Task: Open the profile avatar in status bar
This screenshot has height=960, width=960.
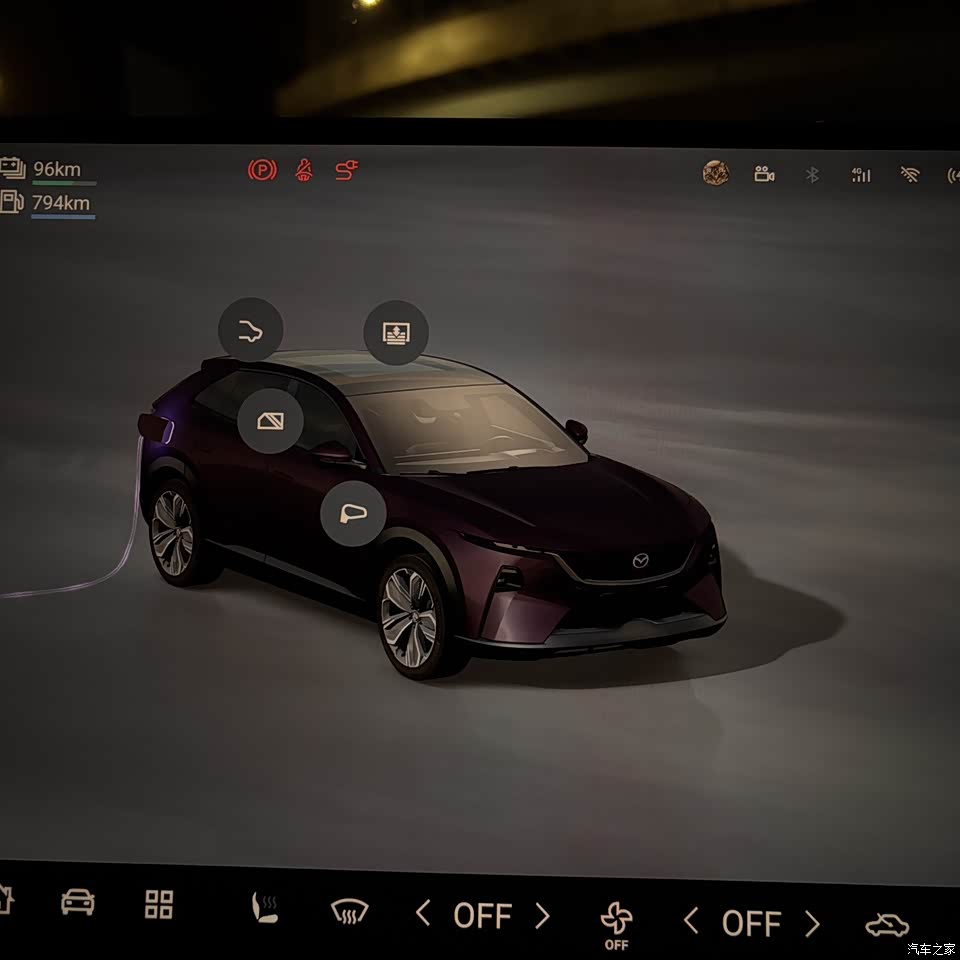Action: pyautogui.click(x=715, y=174)
